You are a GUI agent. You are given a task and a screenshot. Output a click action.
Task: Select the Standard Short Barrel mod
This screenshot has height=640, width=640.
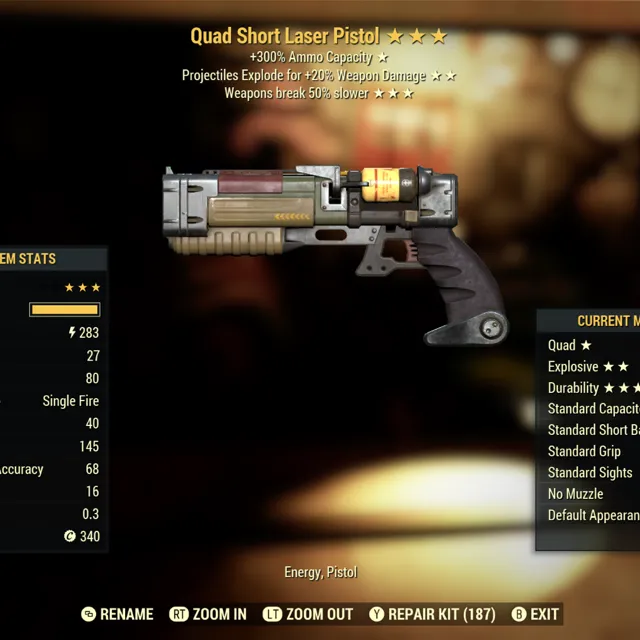click(x=594, y=430)
